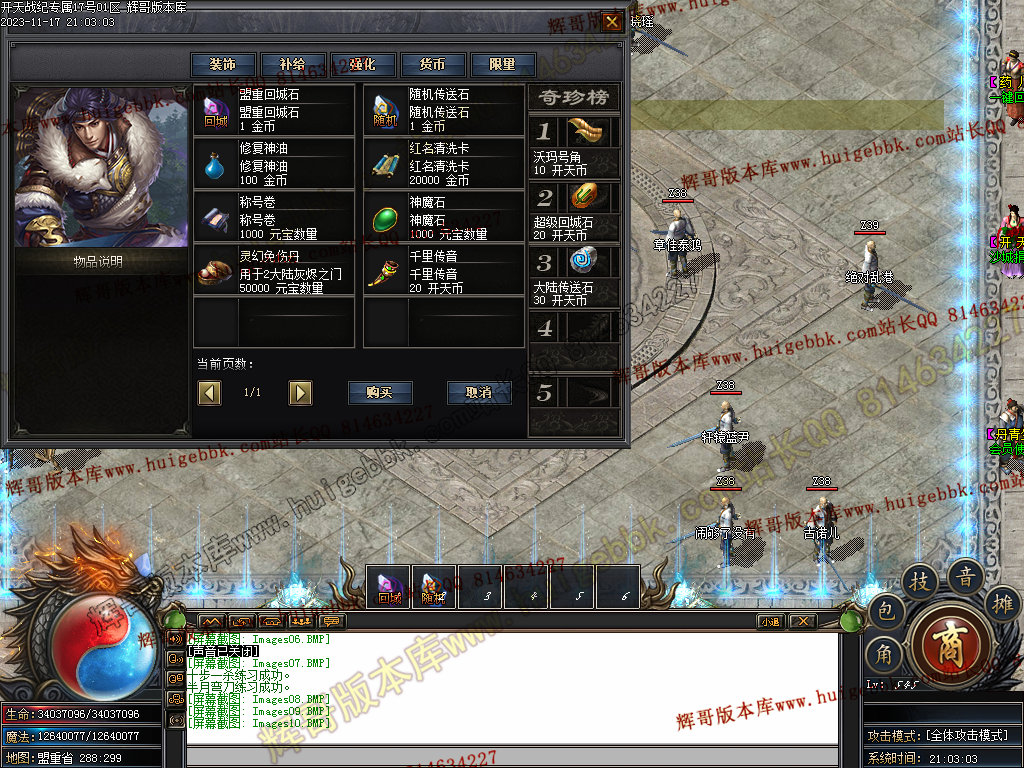
Task: Open the skills panel with 技 button
Action: [x=920, y=580]
